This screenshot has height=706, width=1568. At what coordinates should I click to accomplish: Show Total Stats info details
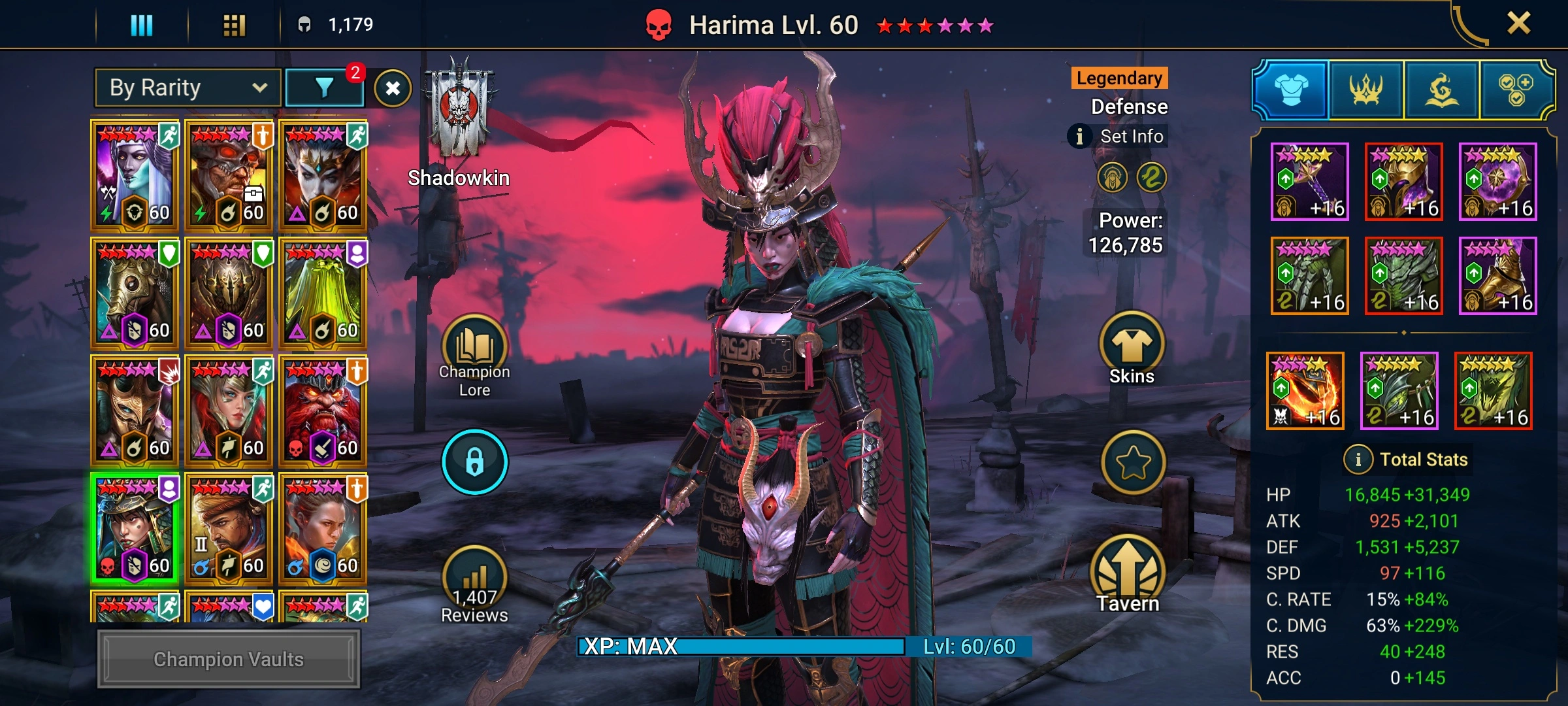tap(1358, 460)
